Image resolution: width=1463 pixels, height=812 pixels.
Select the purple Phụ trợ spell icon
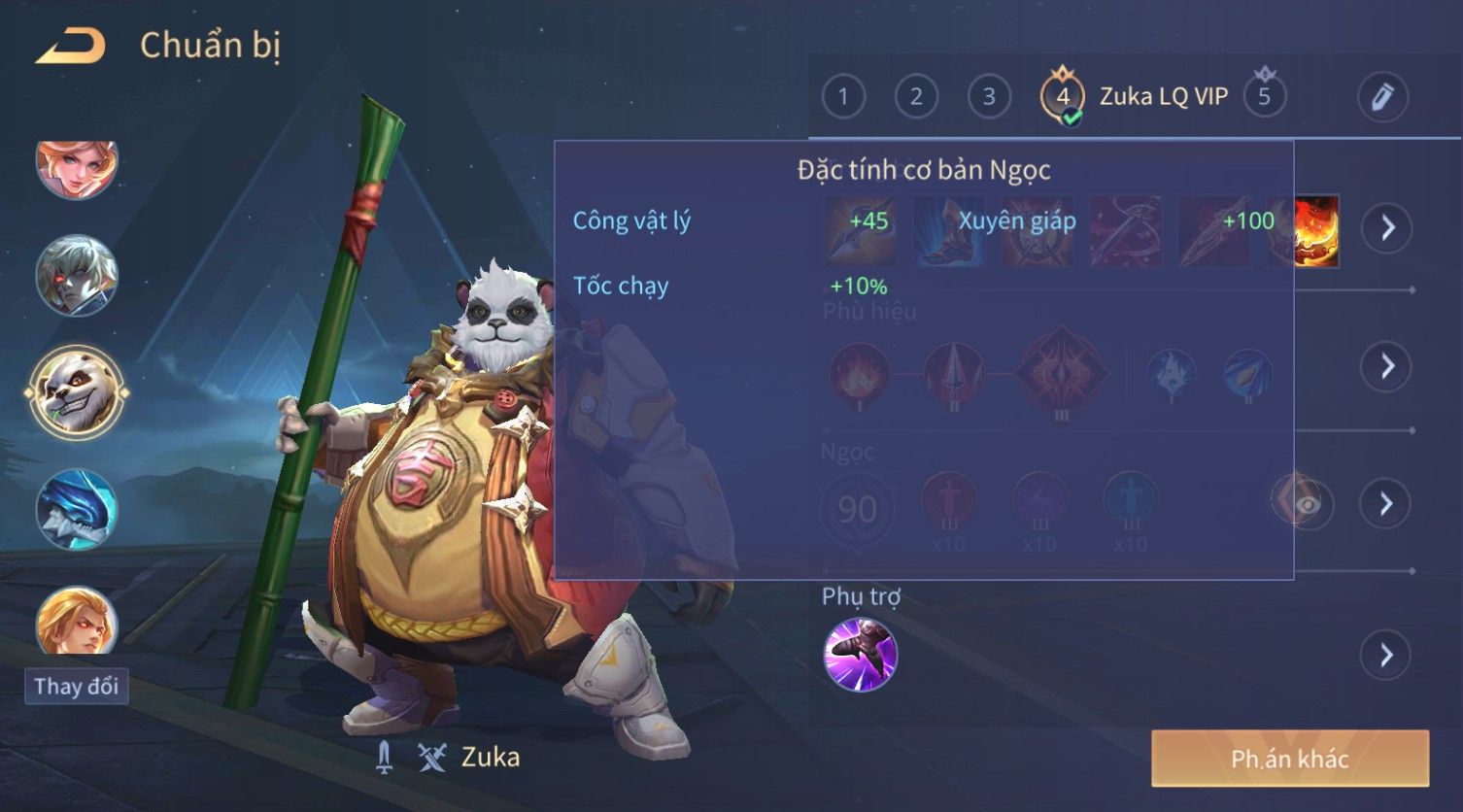pos(861,655)
